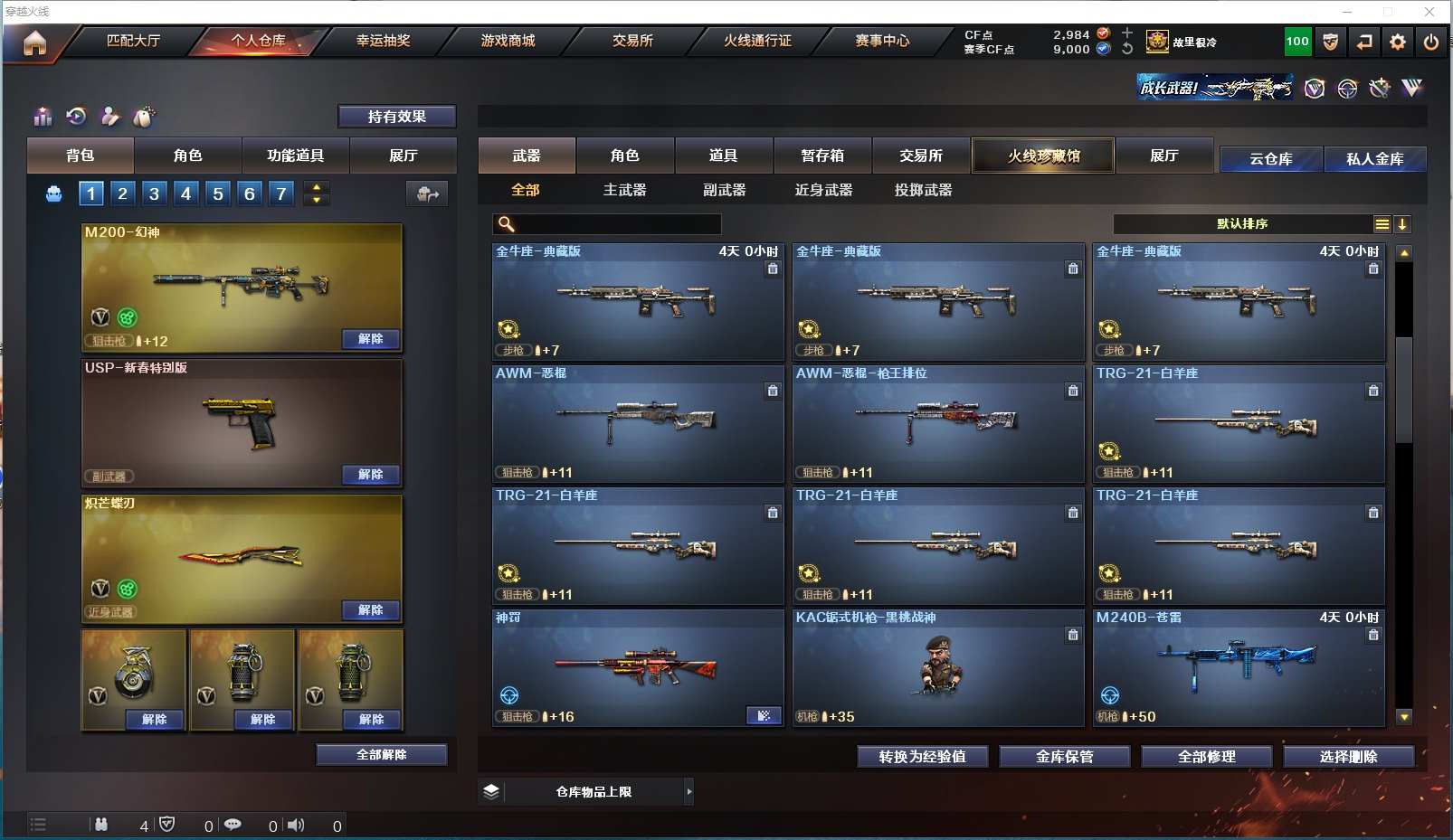1453x840 pixels.
Task: Unequip the M200-幻神 sniper rifle
Action: (370, 339)
